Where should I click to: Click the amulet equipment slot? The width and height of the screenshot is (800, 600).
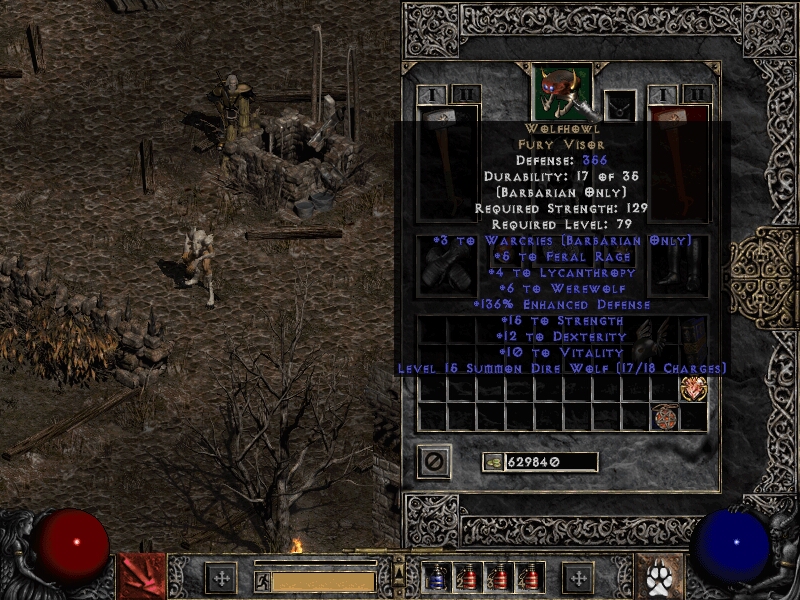point(620,104)
